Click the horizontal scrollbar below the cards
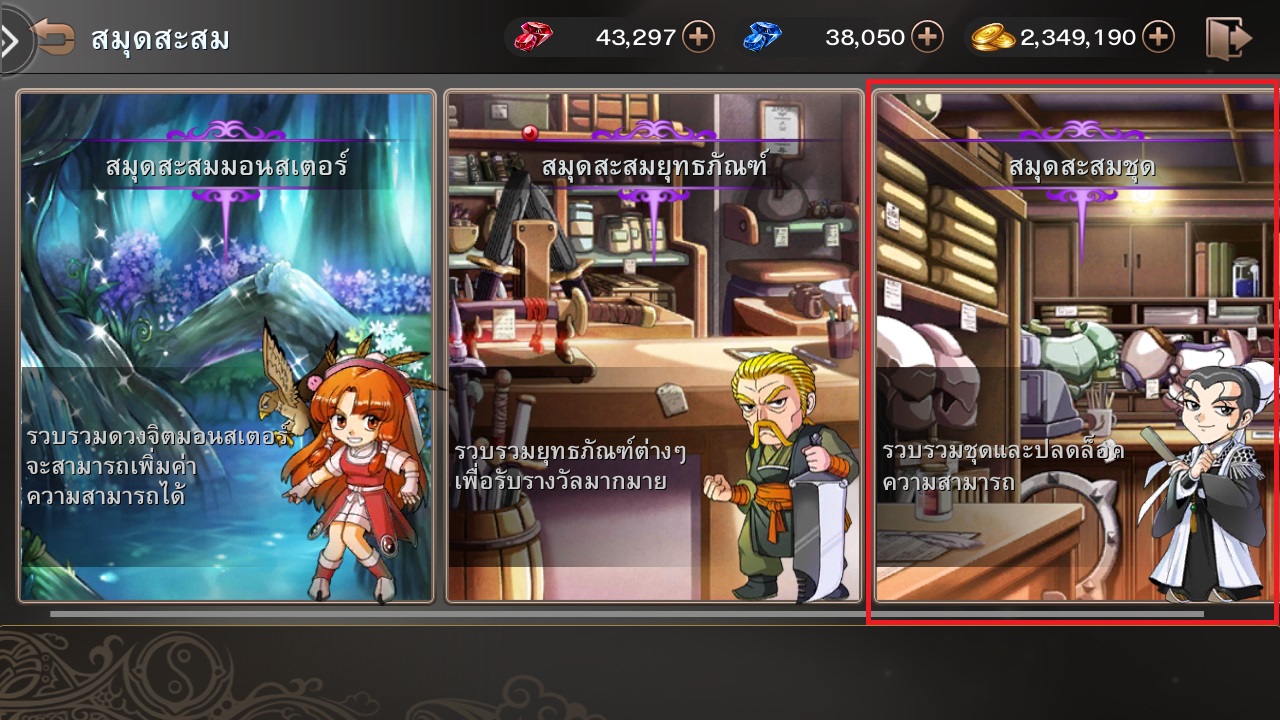Viewport: 1280px width, 720px height. click(x=626, y=613)
